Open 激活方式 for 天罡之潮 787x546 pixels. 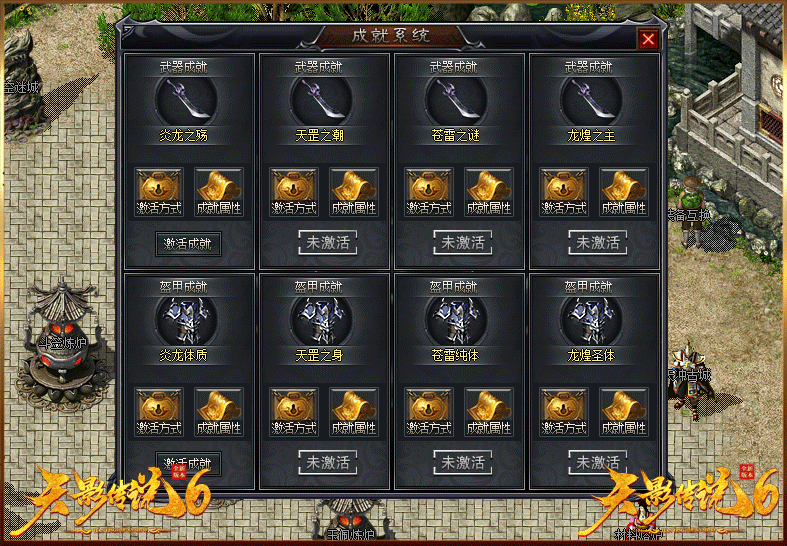point(295,191)
